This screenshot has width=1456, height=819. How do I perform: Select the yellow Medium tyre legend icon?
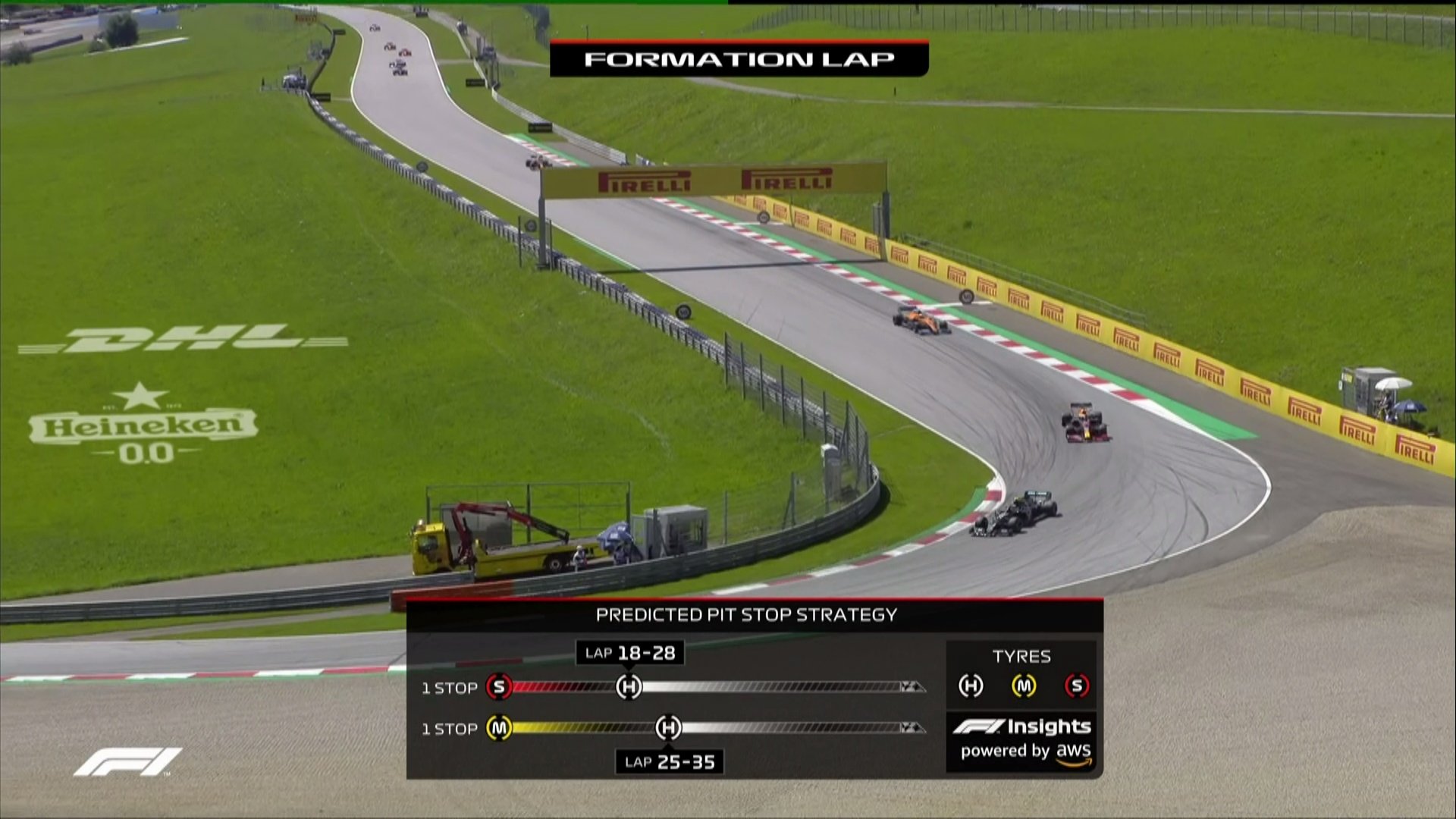point(1024,686)
